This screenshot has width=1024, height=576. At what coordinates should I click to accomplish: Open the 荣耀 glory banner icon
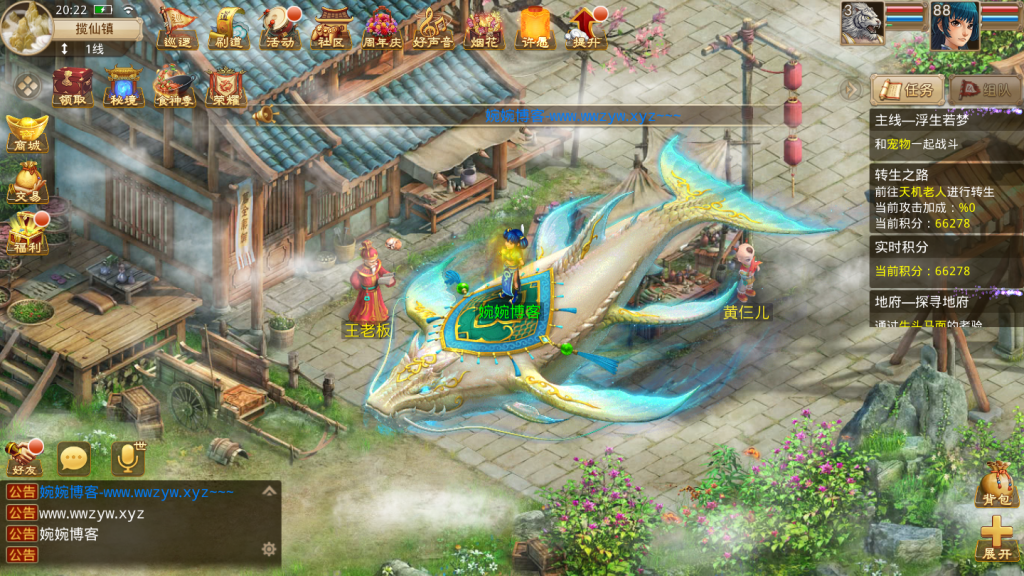[227, 86]
